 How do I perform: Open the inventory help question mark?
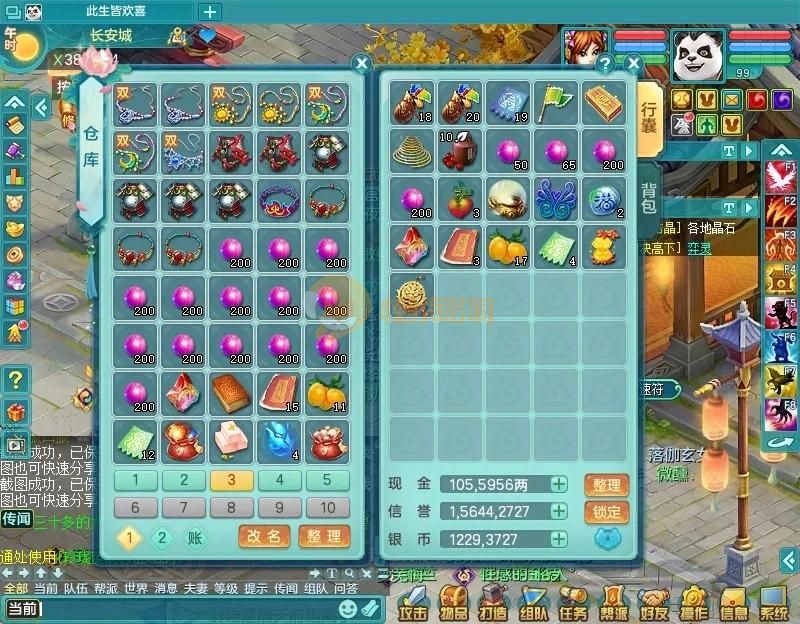tap(604, 64)
